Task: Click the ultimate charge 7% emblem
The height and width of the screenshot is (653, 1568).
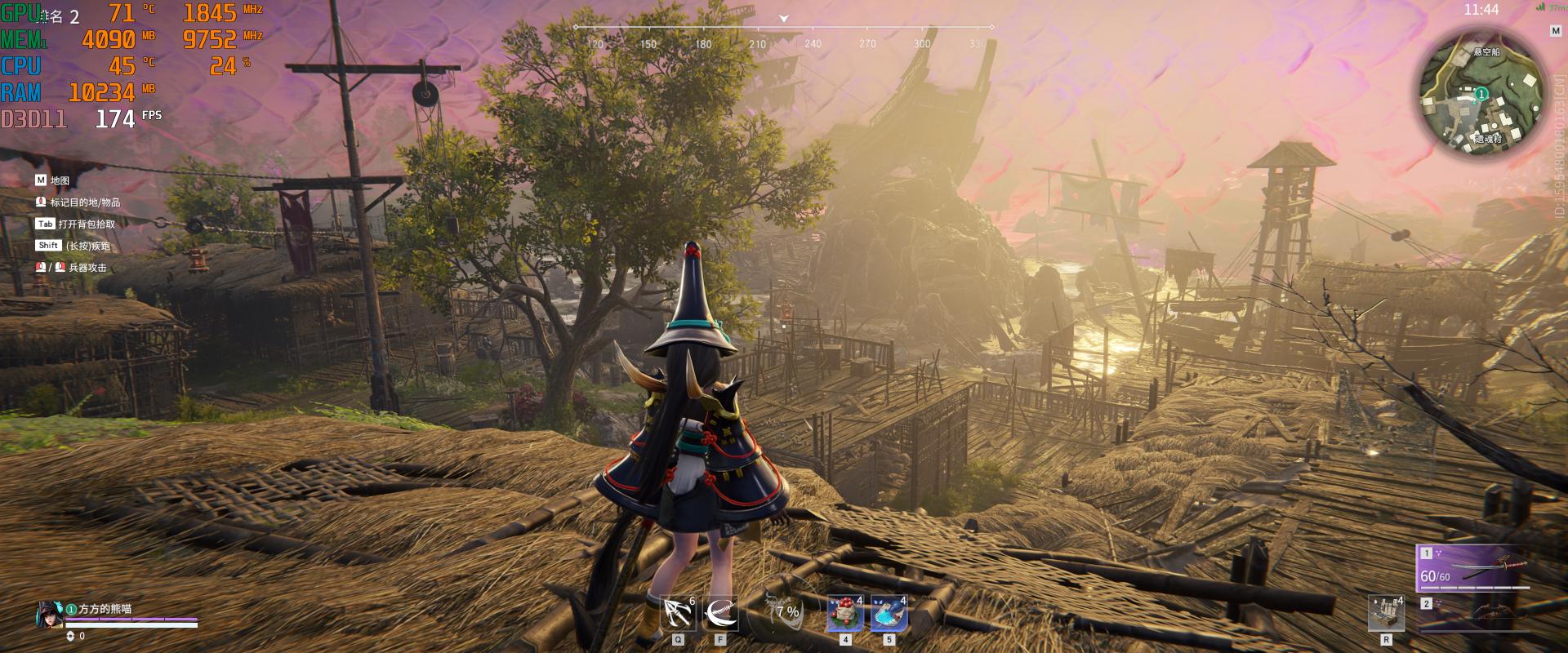Action: [786, 611]
